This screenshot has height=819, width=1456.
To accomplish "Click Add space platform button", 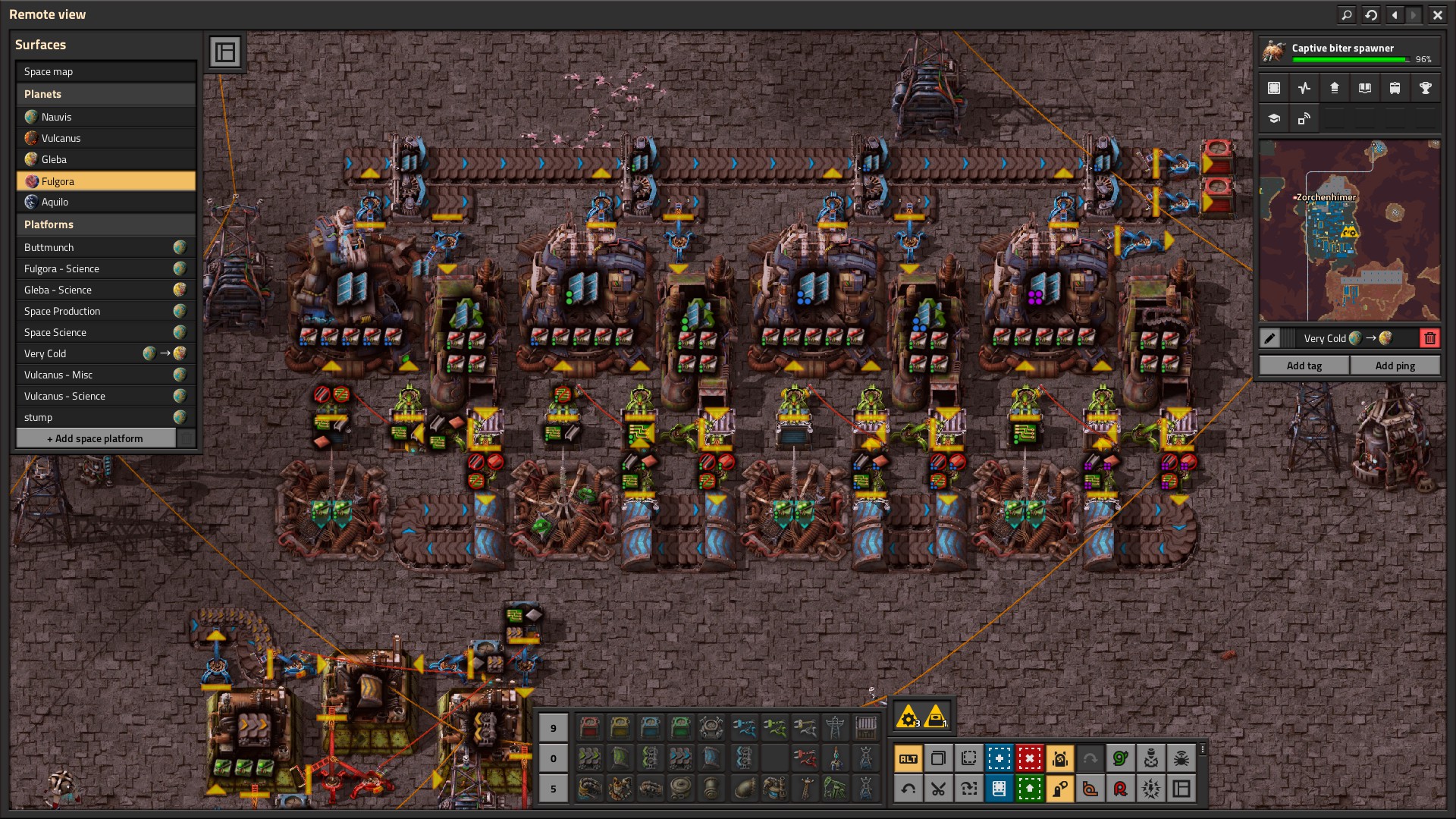I will [96, 438].
